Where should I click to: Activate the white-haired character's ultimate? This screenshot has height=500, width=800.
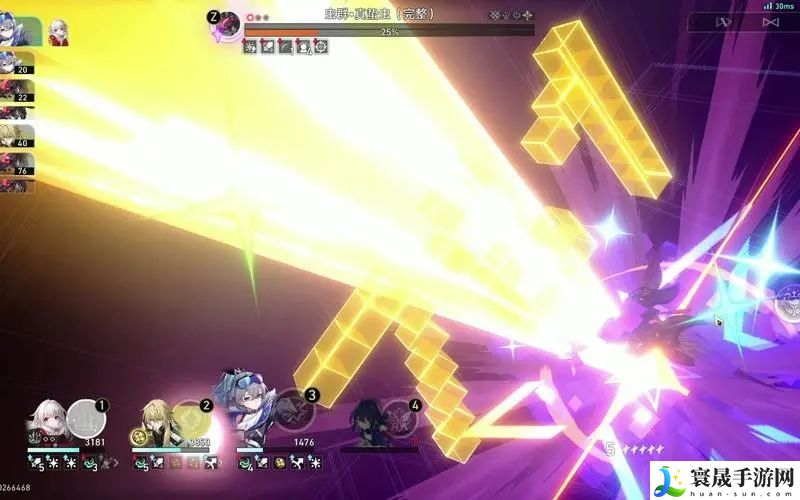click(x=89, y=412)
